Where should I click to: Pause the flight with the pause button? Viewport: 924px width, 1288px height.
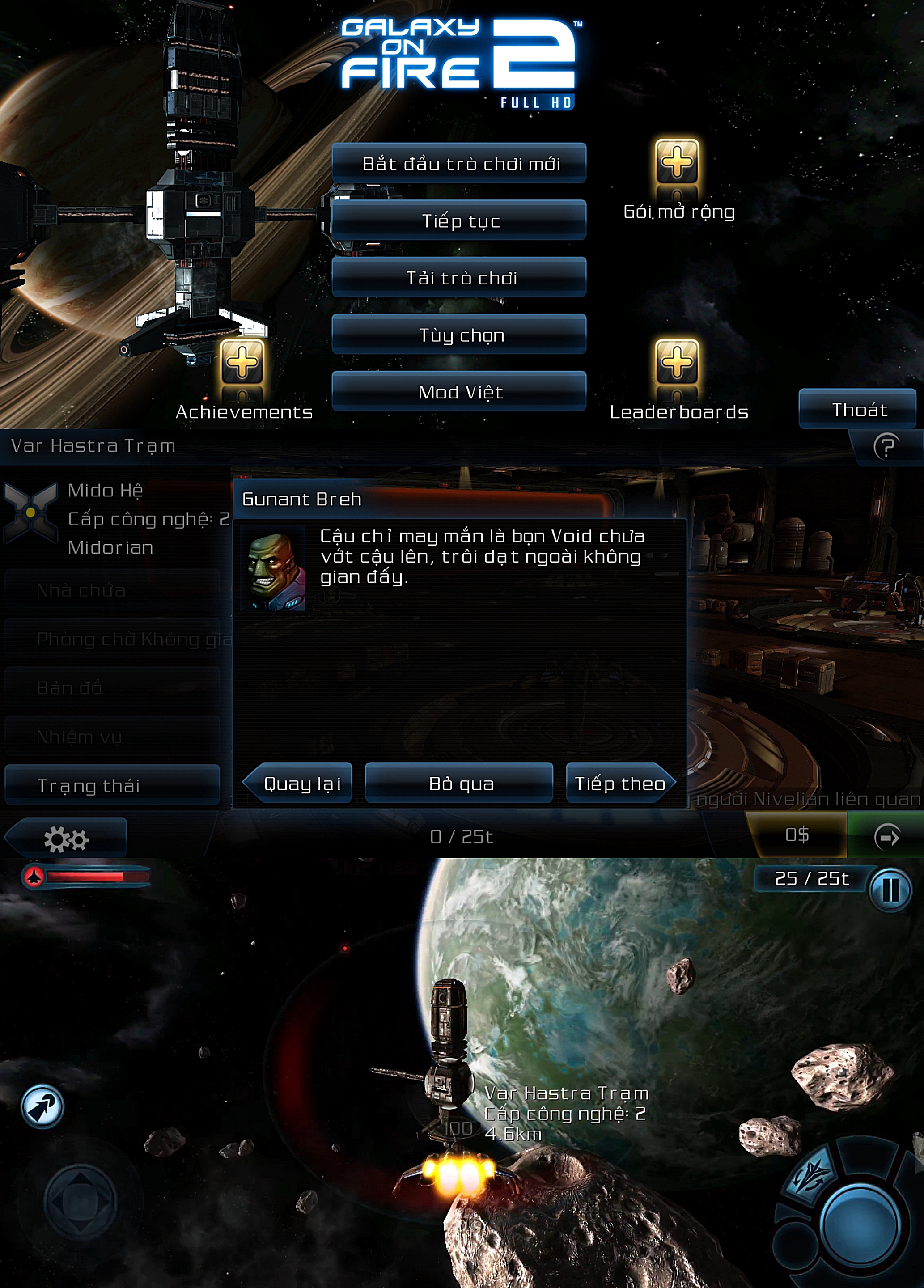tap(890, 890)
